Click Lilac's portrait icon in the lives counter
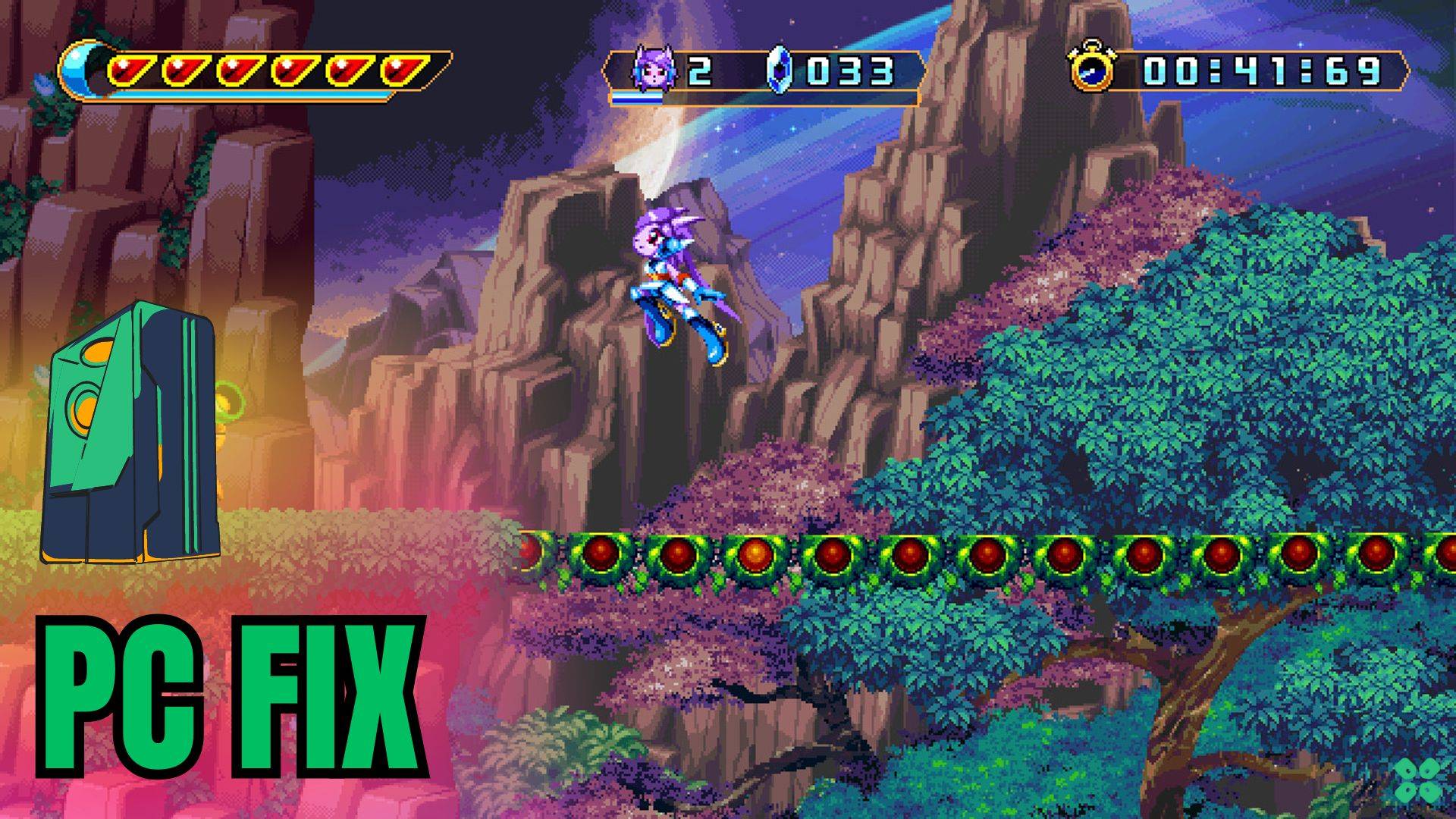1456x819 pixels. pos(653,70)
